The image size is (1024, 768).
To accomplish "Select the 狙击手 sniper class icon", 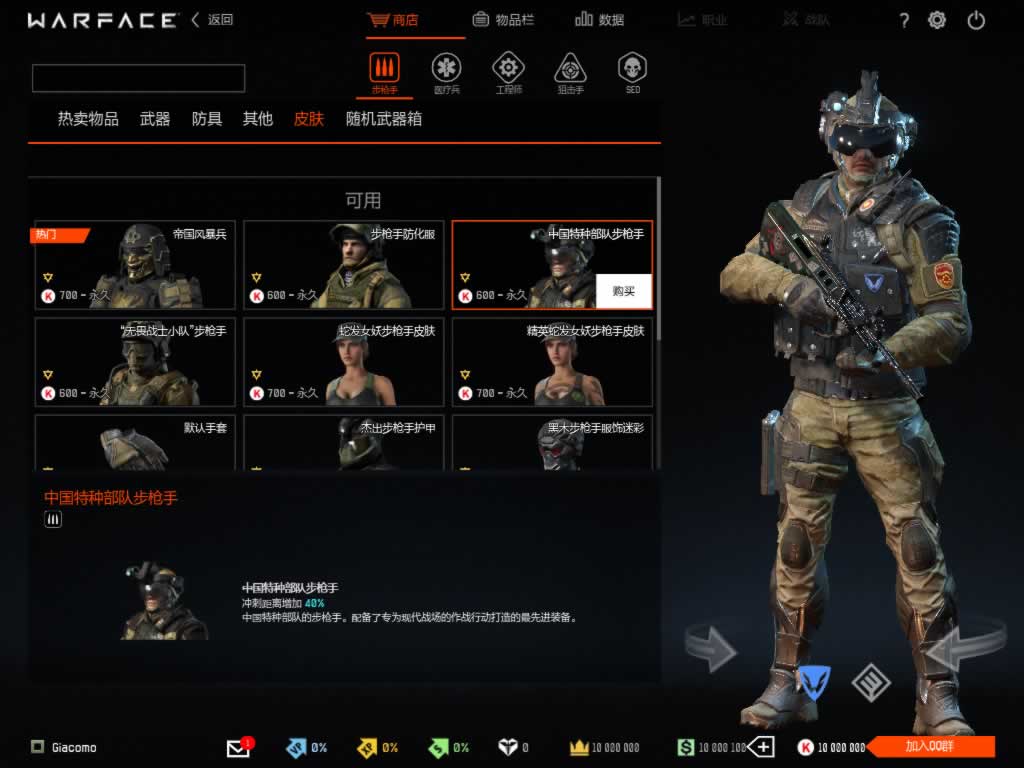I will 570,72.
